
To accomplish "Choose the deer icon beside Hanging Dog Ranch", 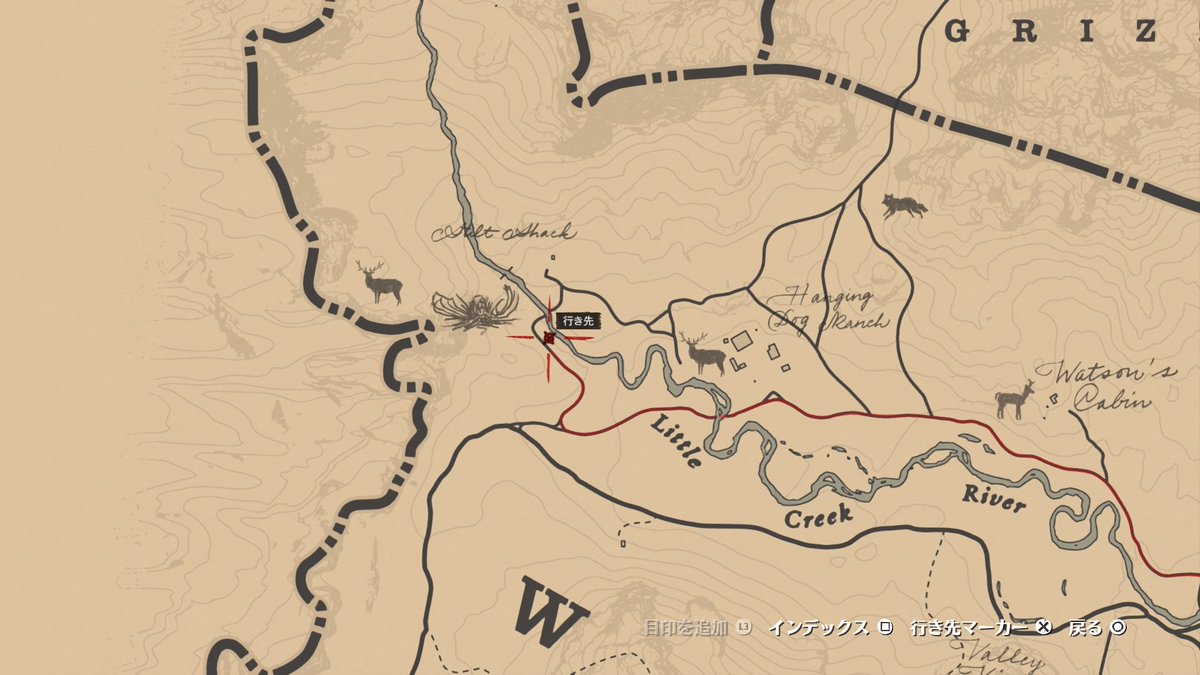I will (702, 353).
